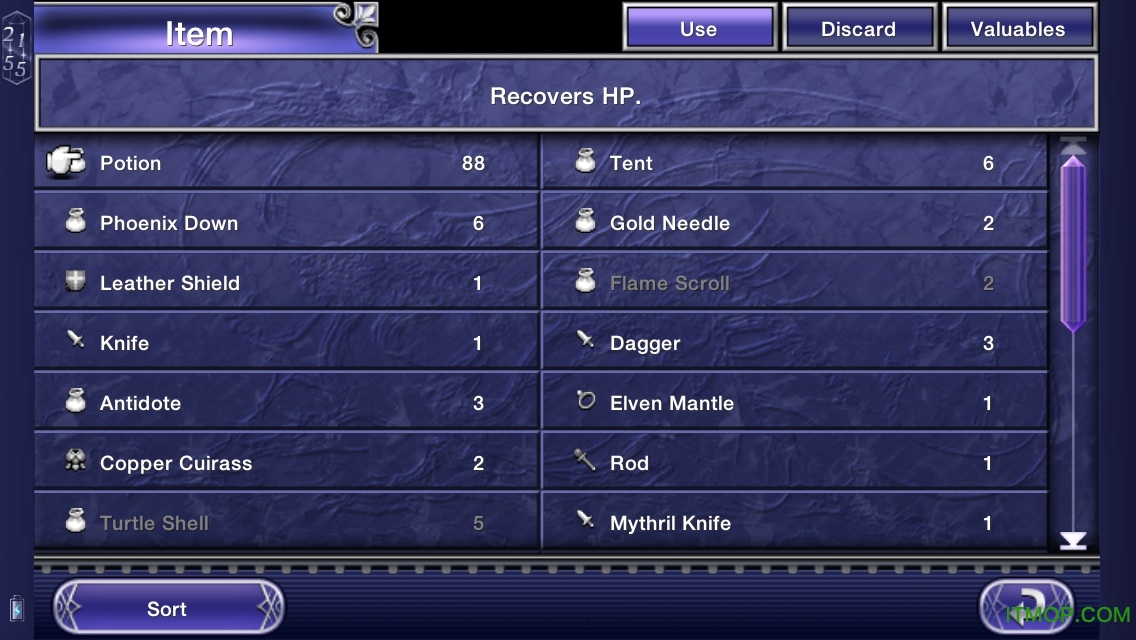Select the Copper Cuirass entry
1136x640 pixels.
[x=286, y=463]
